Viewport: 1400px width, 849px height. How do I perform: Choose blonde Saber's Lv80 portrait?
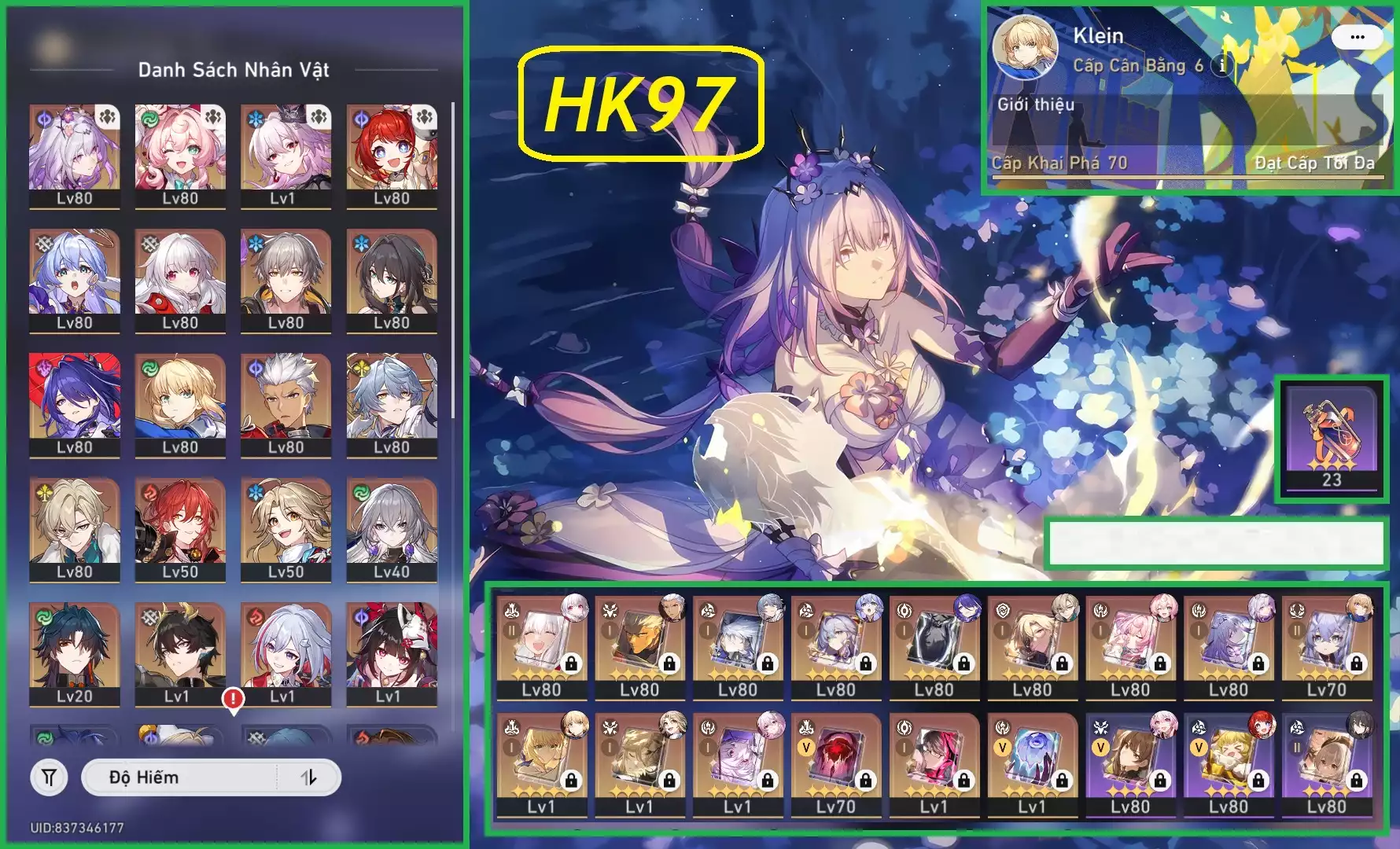click(180, 404)
